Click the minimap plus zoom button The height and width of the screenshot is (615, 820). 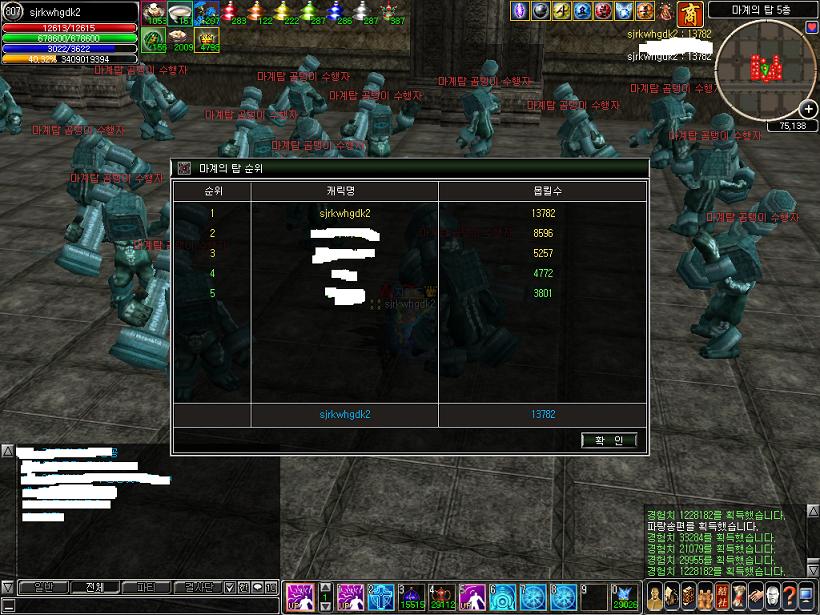(808, 109)
